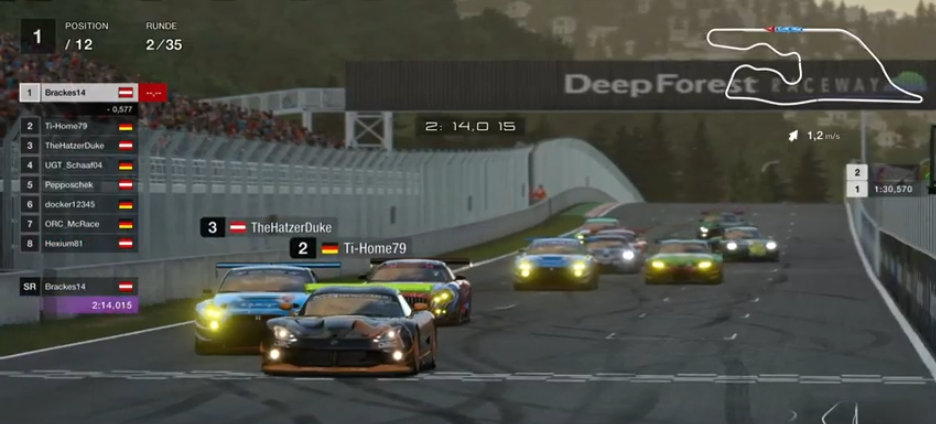Viewport: 936px width, 424px height.
Task: Choose TheHatzerDuke in the standings list
Action: point(78,146)
